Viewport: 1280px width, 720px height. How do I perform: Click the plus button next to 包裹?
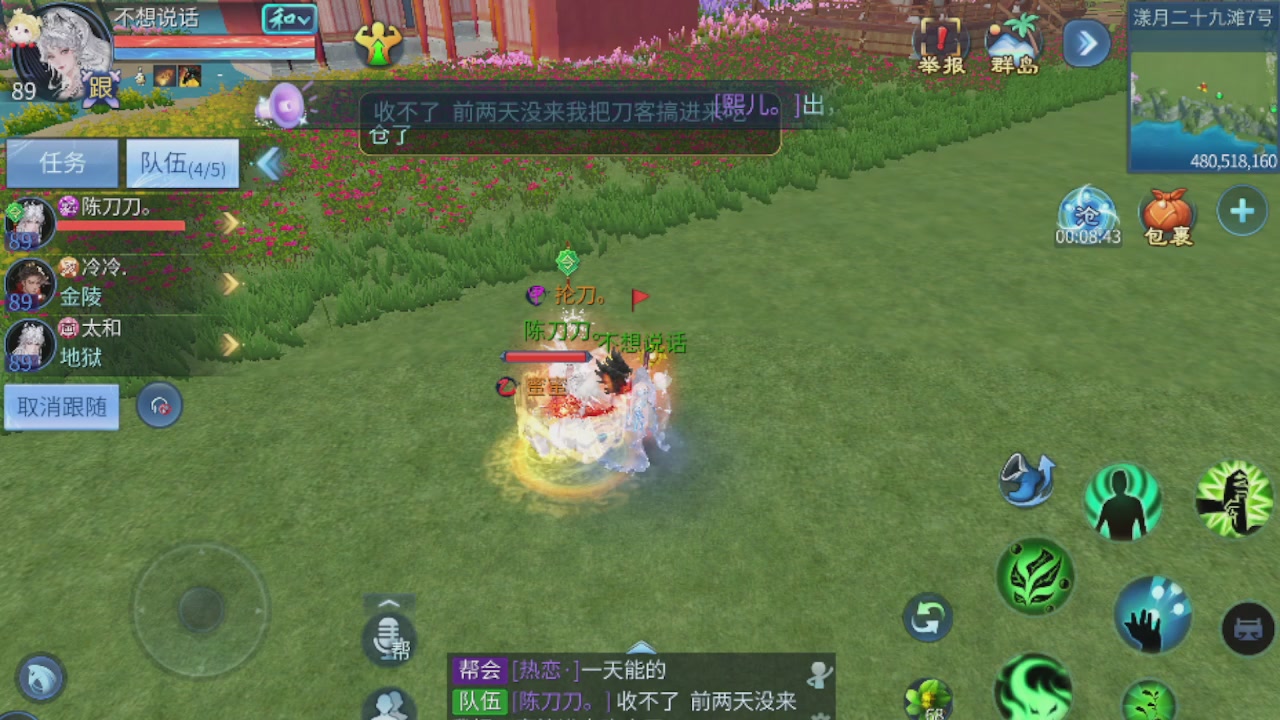point(1241,211)
